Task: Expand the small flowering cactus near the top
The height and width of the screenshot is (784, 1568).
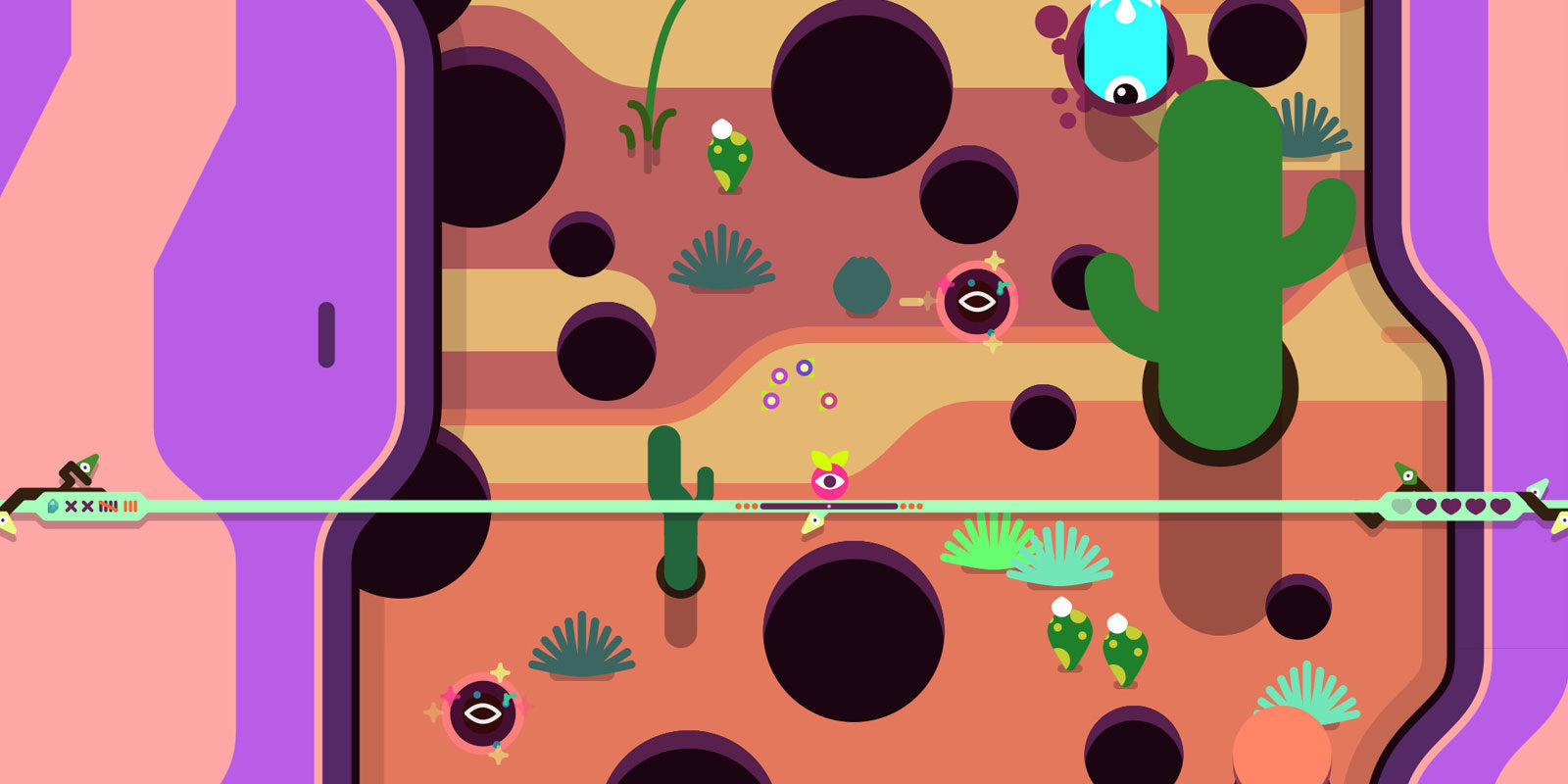Action: 727,157
